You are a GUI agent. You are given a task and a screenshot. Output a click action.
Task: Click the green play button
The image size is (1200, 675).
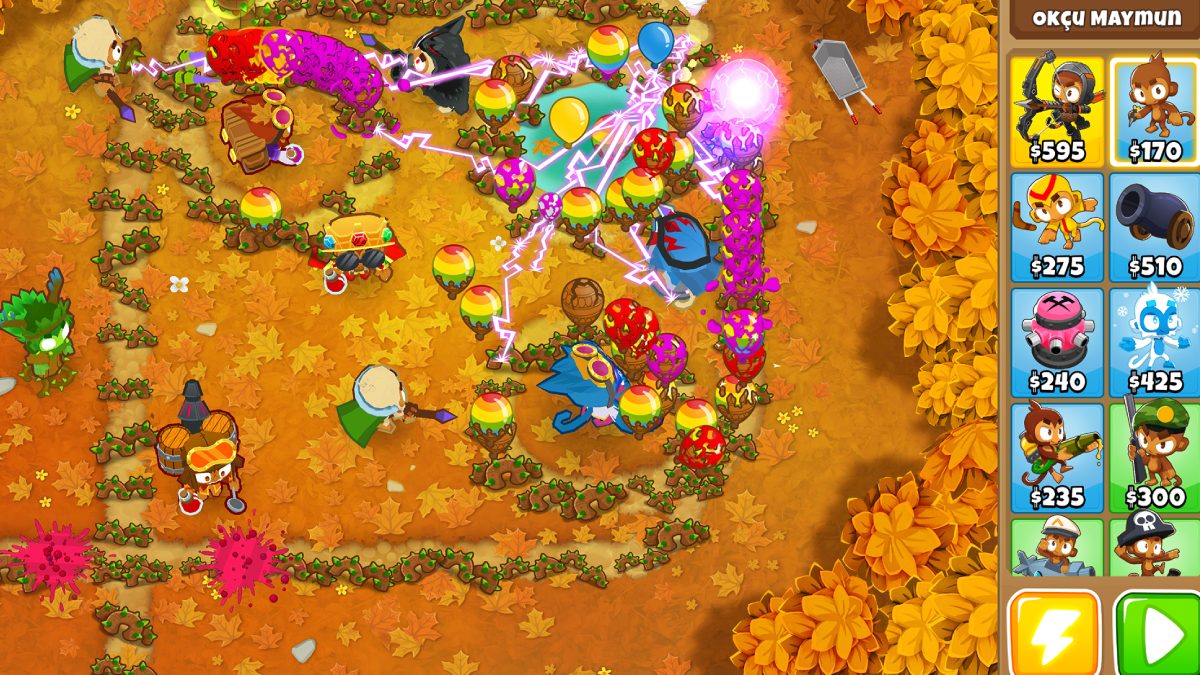tap(1157, 632)
